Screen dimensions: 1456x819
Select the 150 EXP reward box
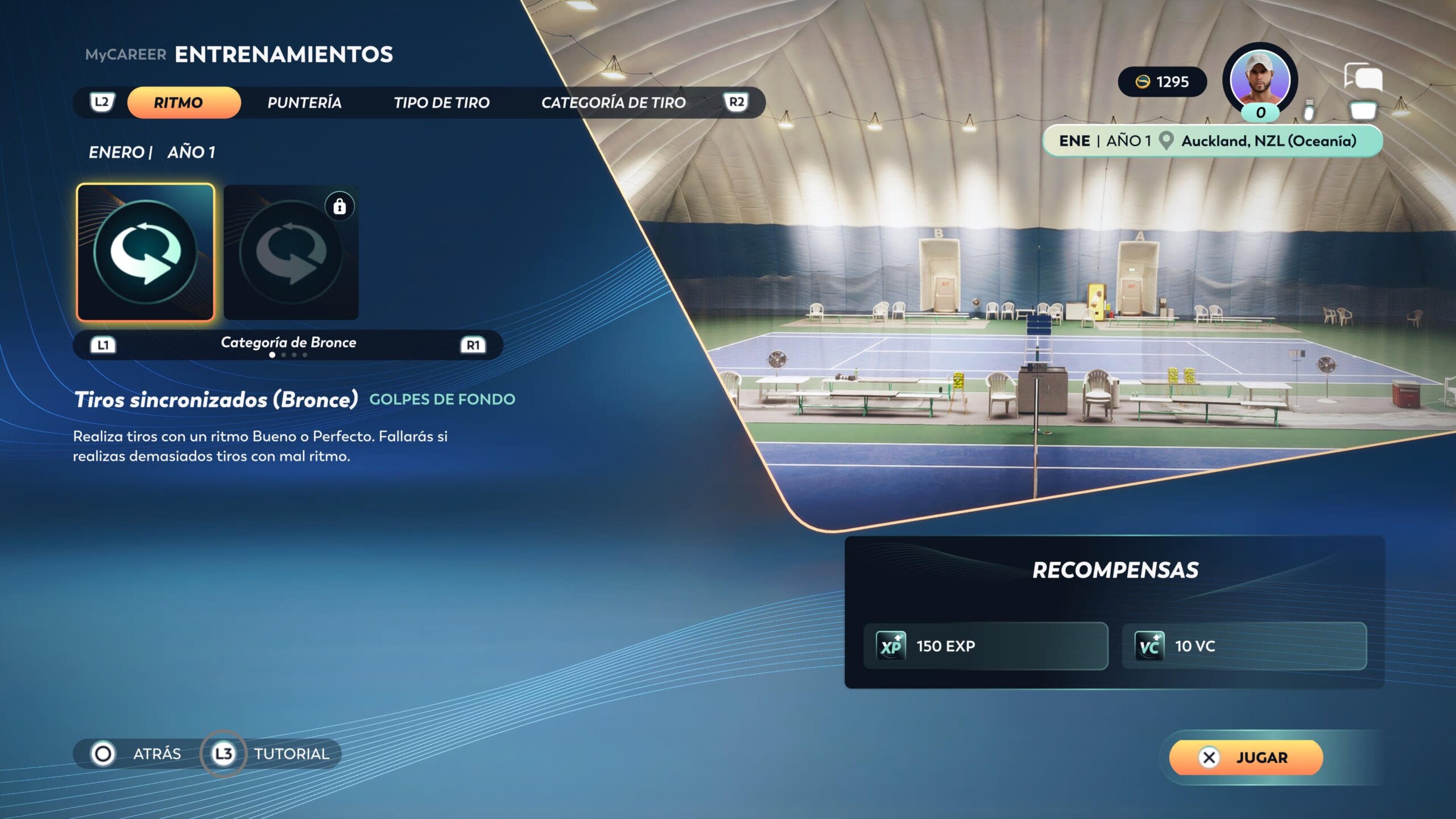tap(985, 646)
